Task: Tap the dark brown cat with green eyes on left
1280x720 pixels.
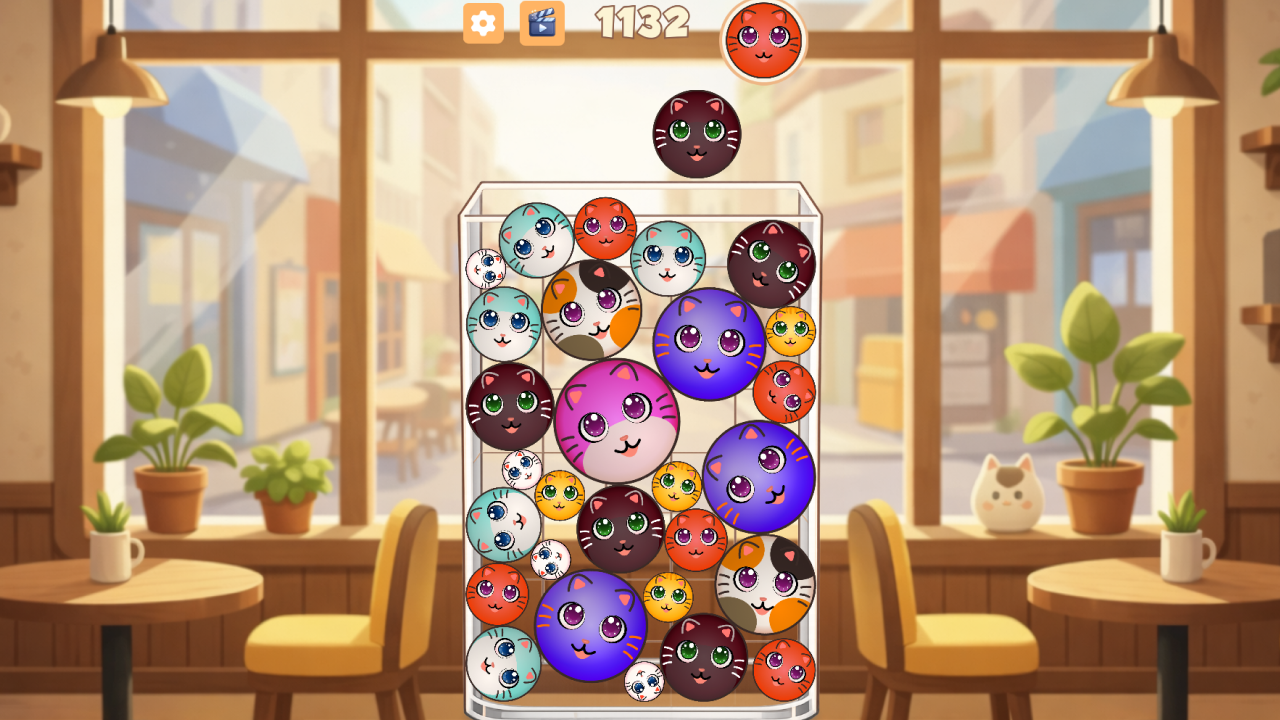Action: coord(510,405)
